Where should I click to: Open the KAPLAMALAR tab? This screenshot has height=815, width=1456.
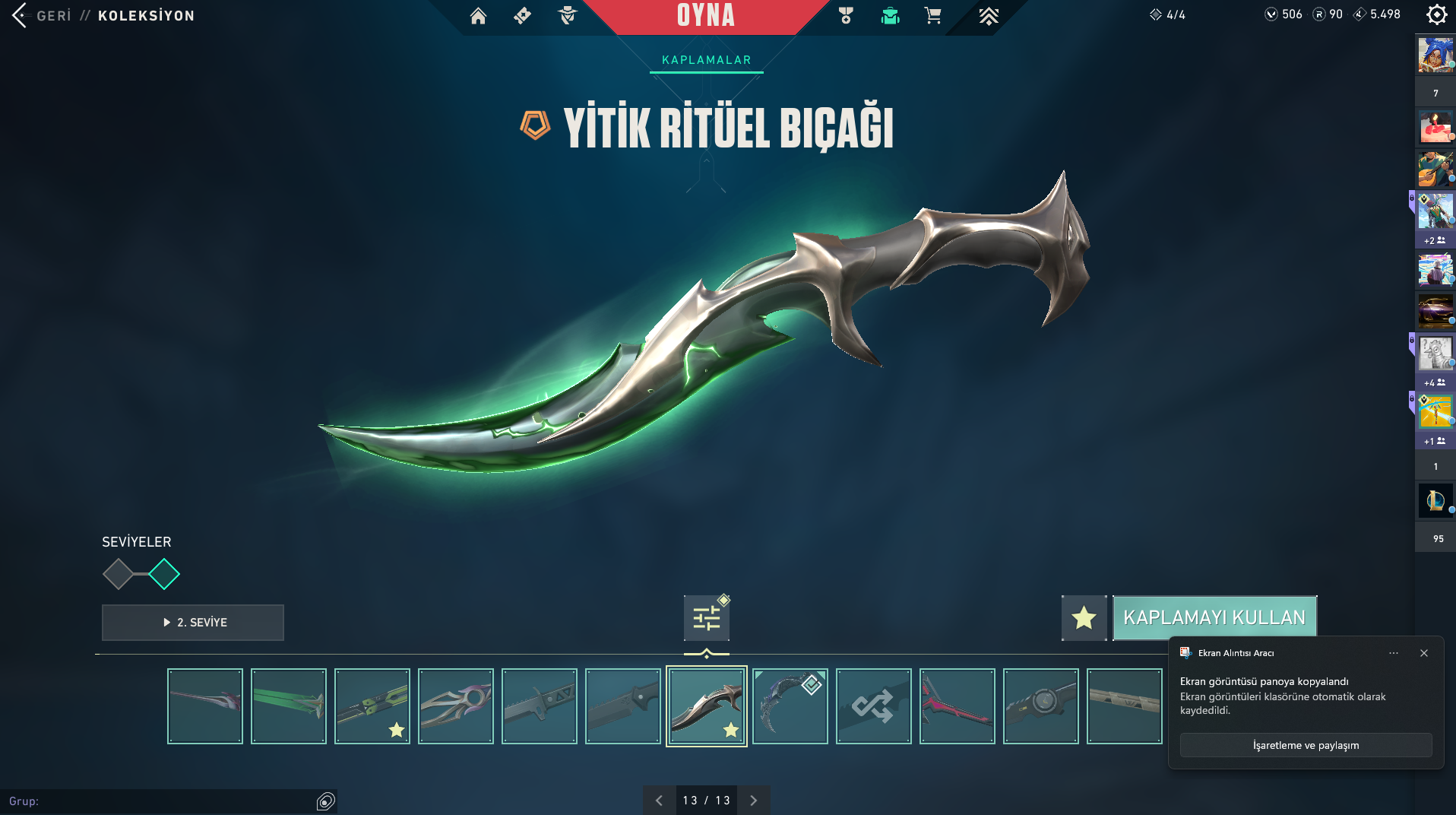(x=706, y=60)
